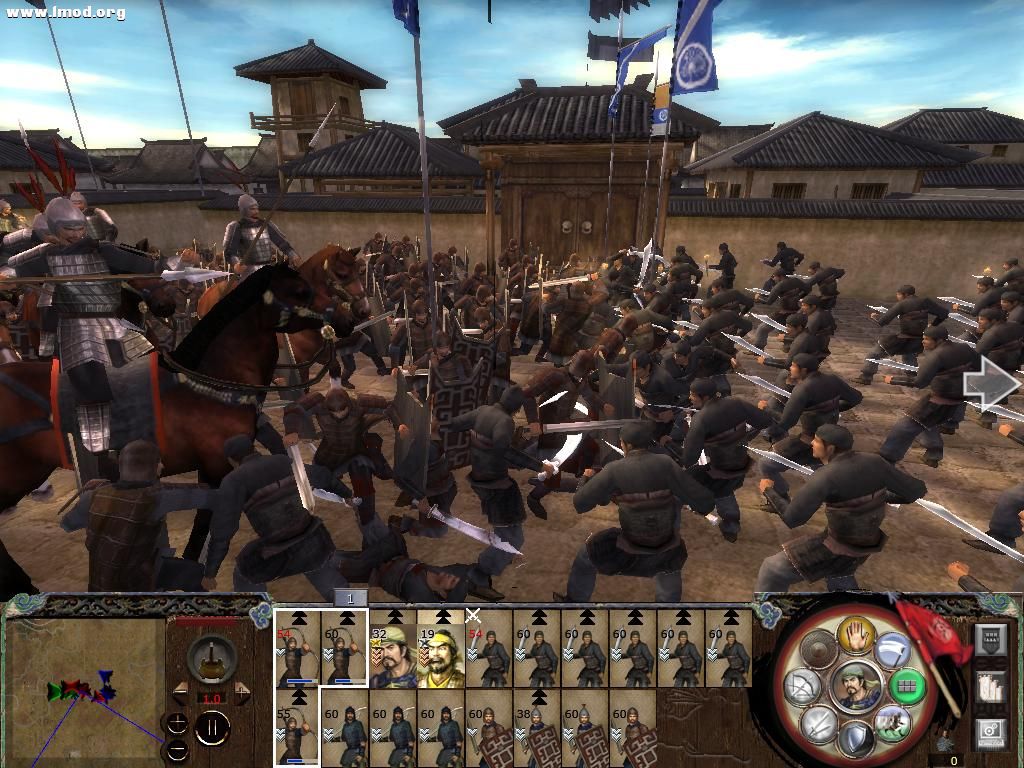Zoom in the minimap with plus button
Image resolution: width=1024 pixels, height=768 pixels.
(x=177, y=724)
